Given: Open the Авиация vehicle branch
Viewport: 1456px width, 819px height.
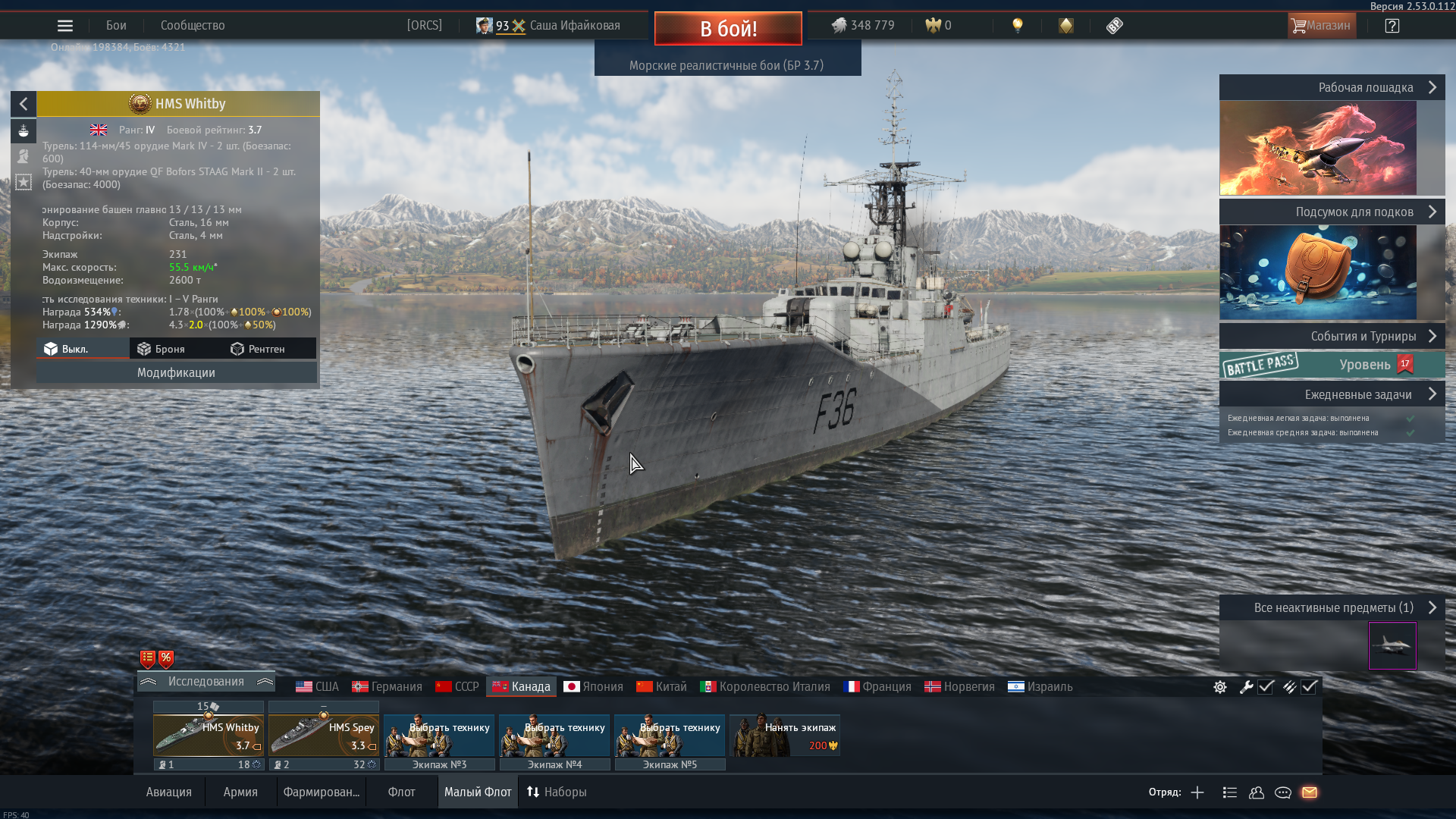Looking at the screenshot, I should click(169, 792).
